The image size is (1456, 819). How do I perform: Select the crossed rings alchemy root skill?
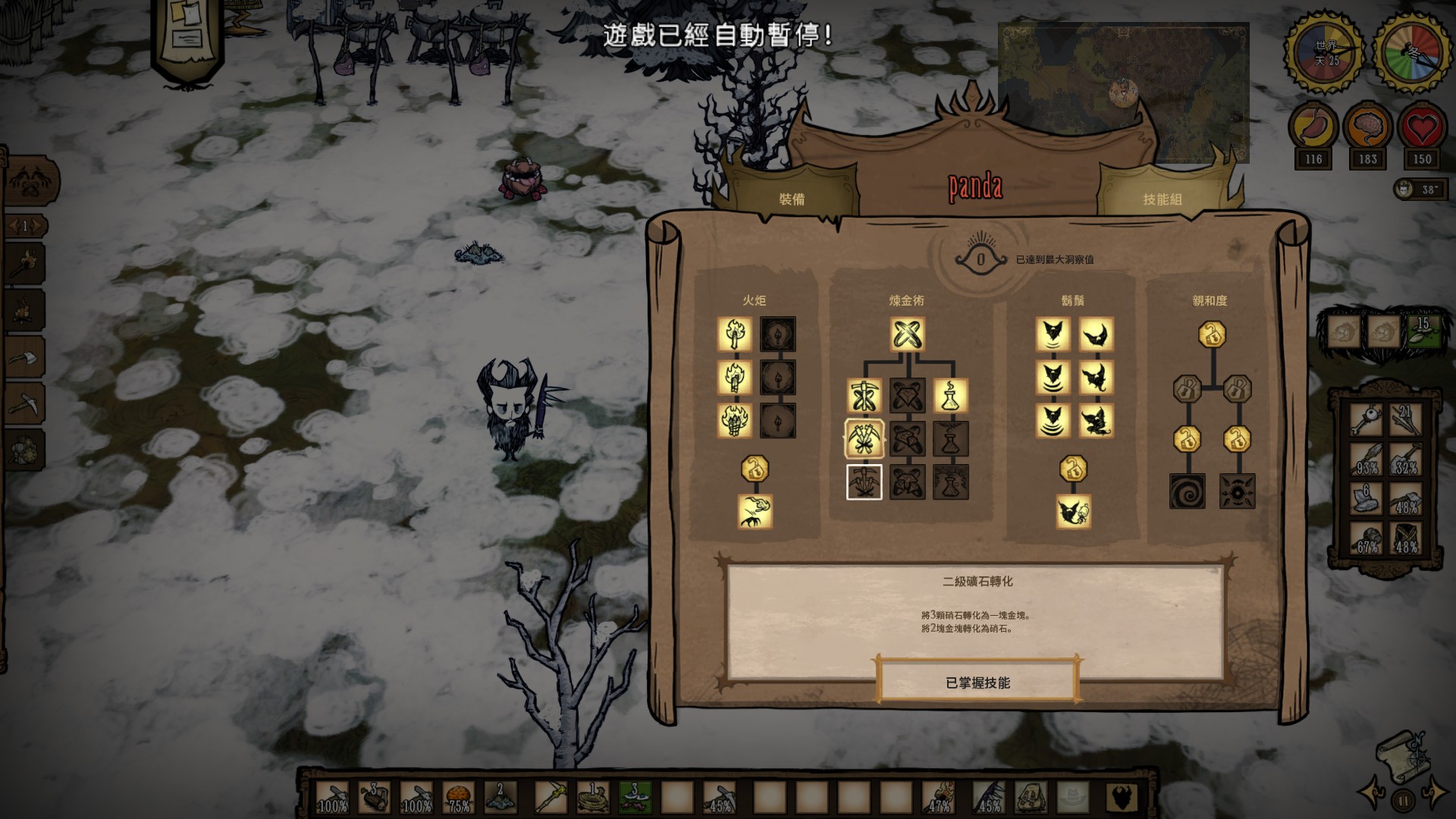point(908,334)
